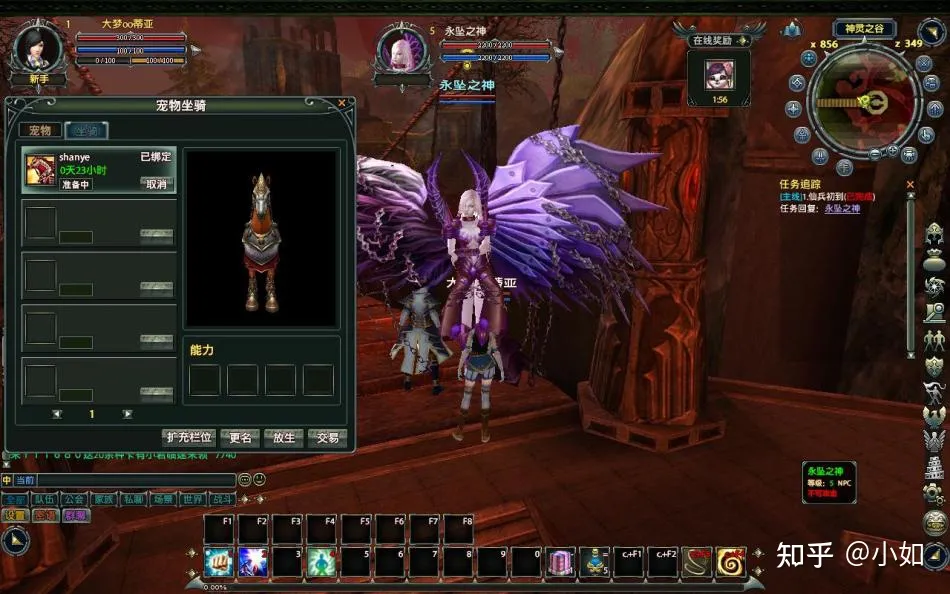Open the chat 设置 settings button

[x=14, y=516]
